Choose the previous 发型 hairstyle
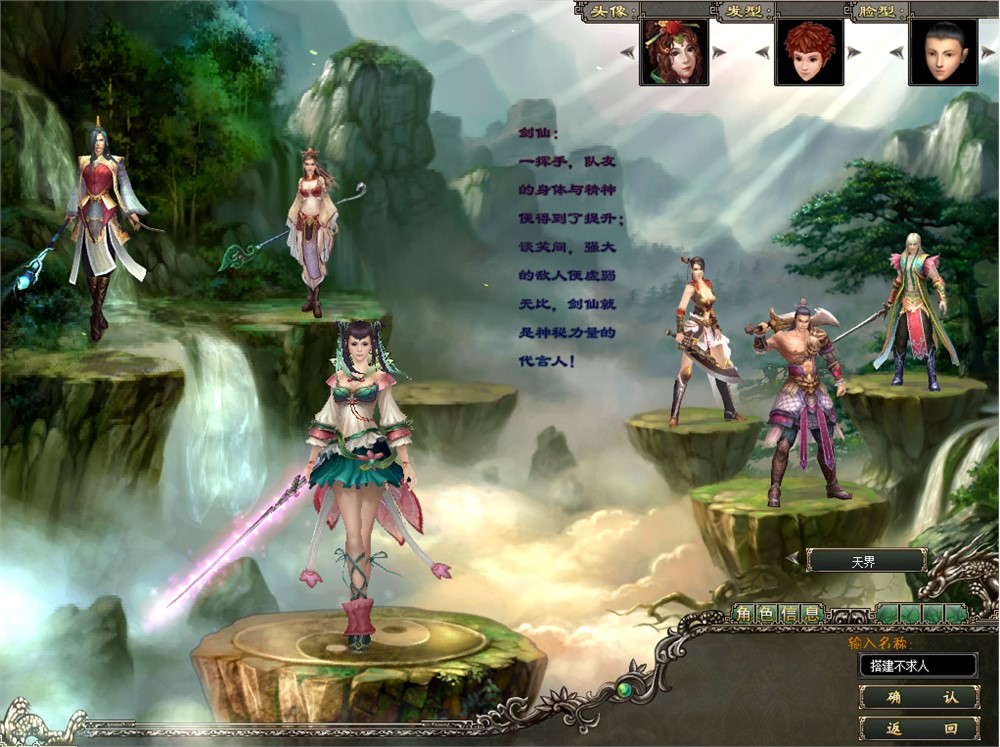 (762, 52)
